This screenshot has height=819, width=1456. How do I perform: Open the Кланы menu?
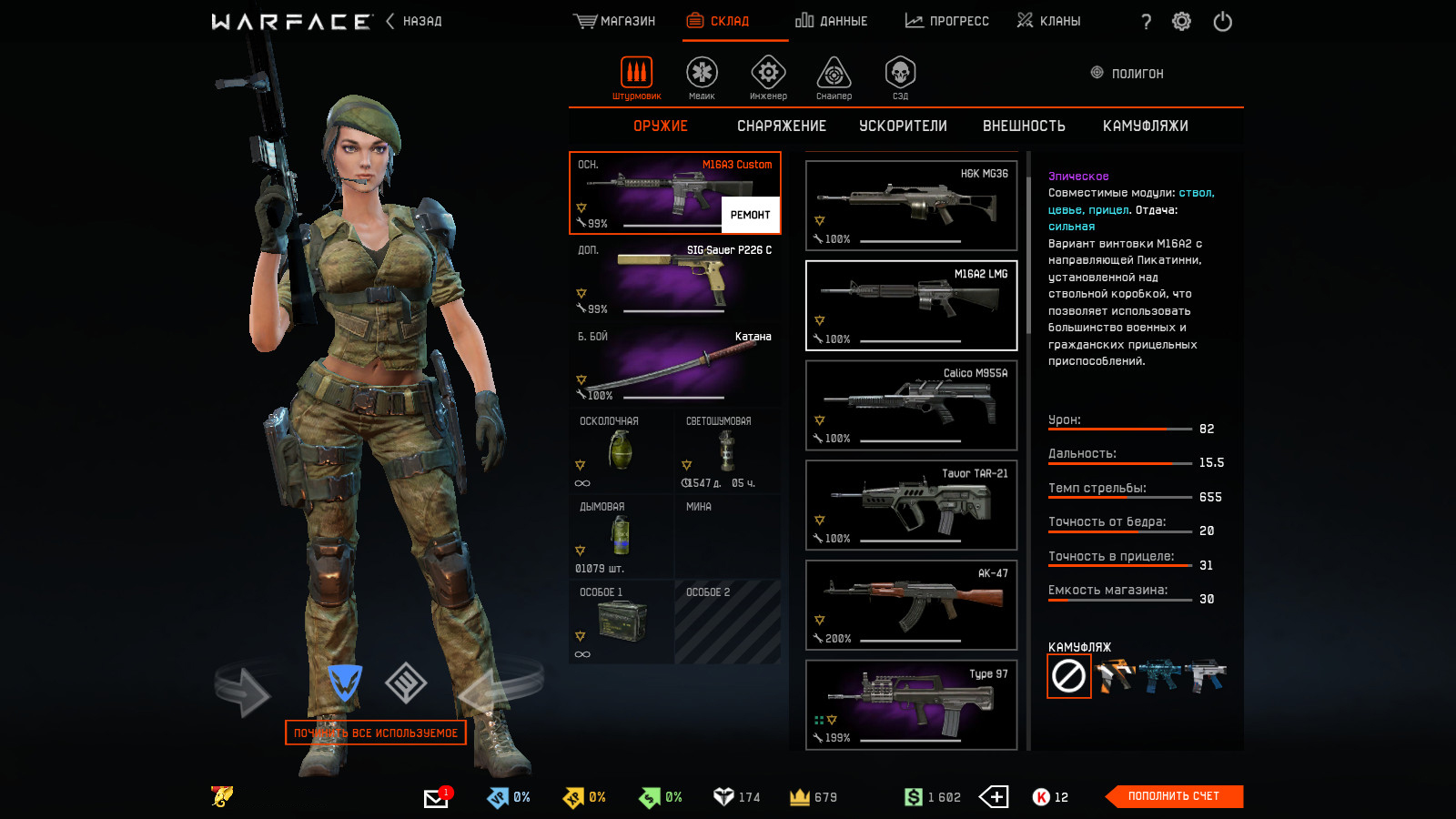(1049, 21)
